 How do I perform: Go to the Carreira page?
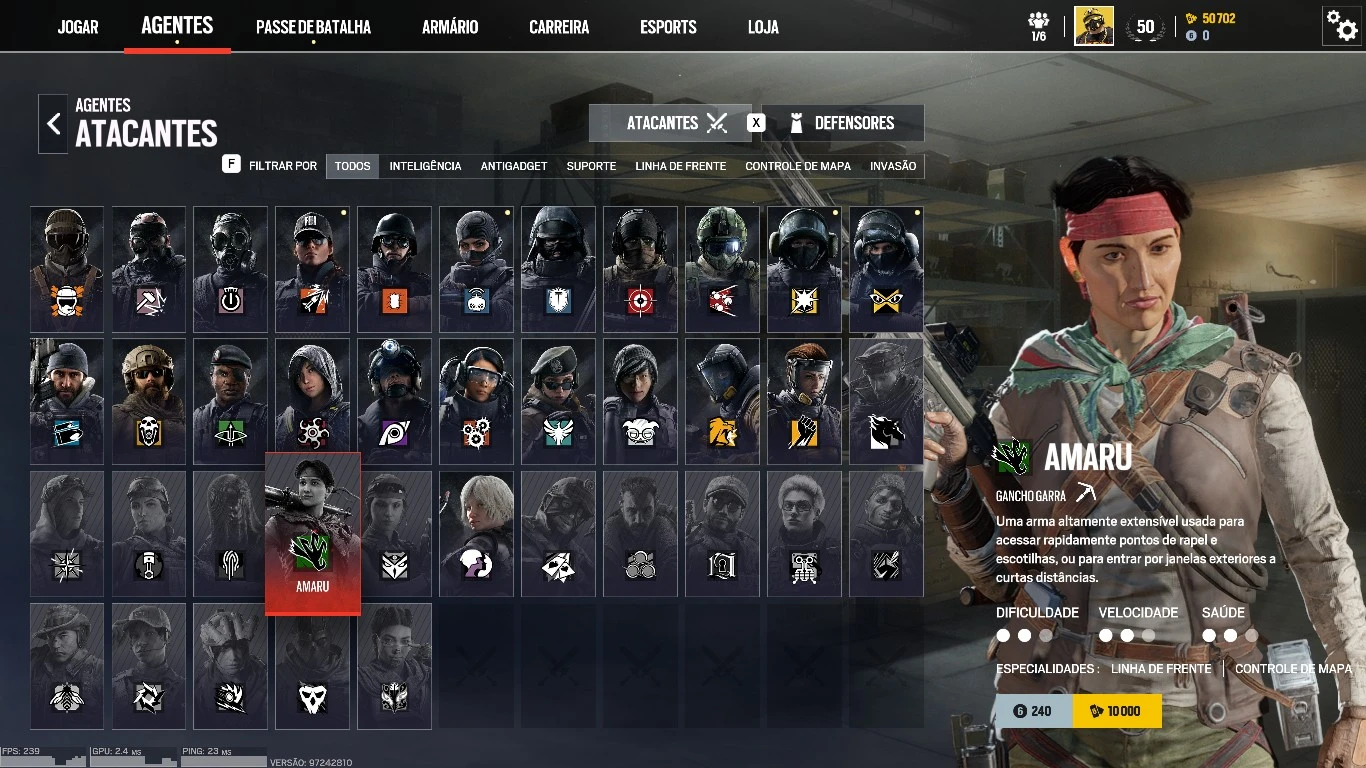click(559, 27)
